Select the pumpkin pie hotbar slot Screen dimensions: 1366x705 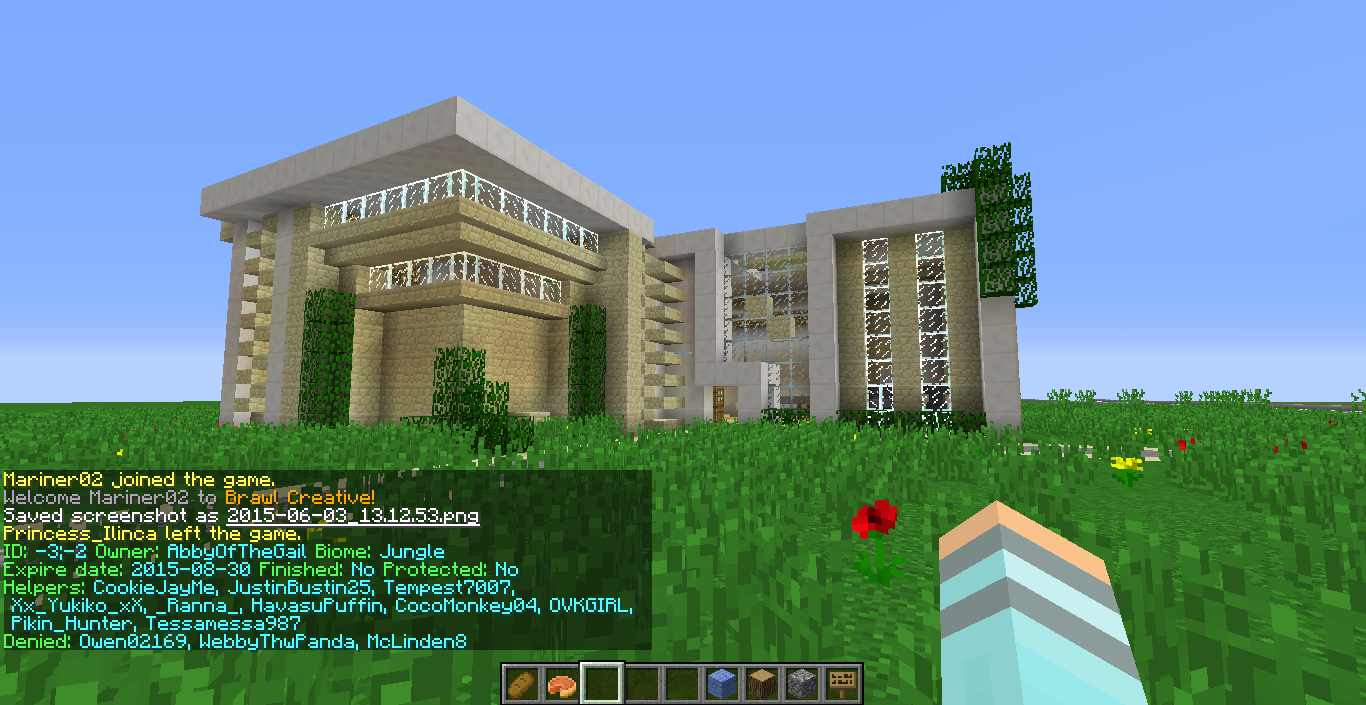(562, 684)
